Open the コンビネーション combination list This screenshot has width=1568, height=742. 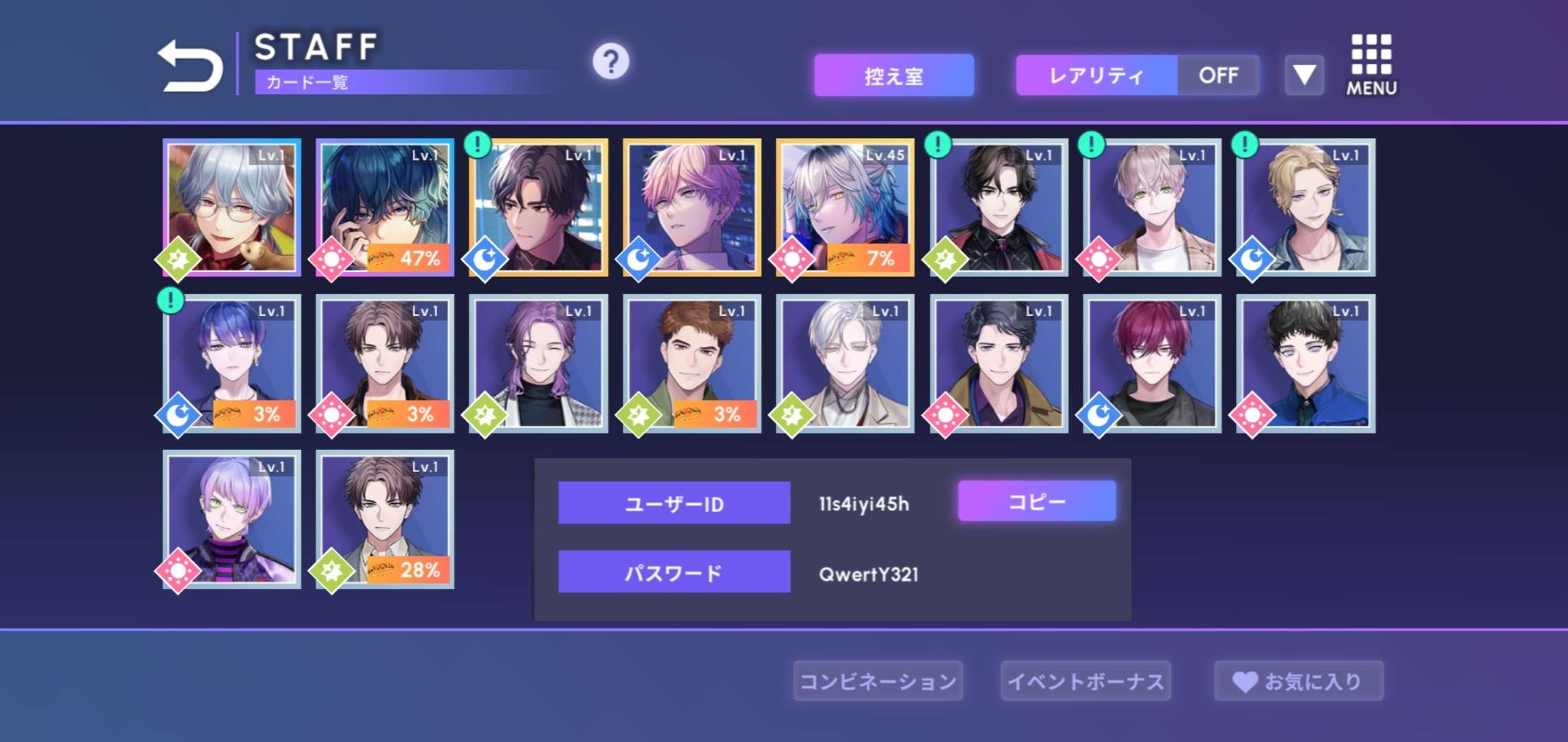pos(878,682)
